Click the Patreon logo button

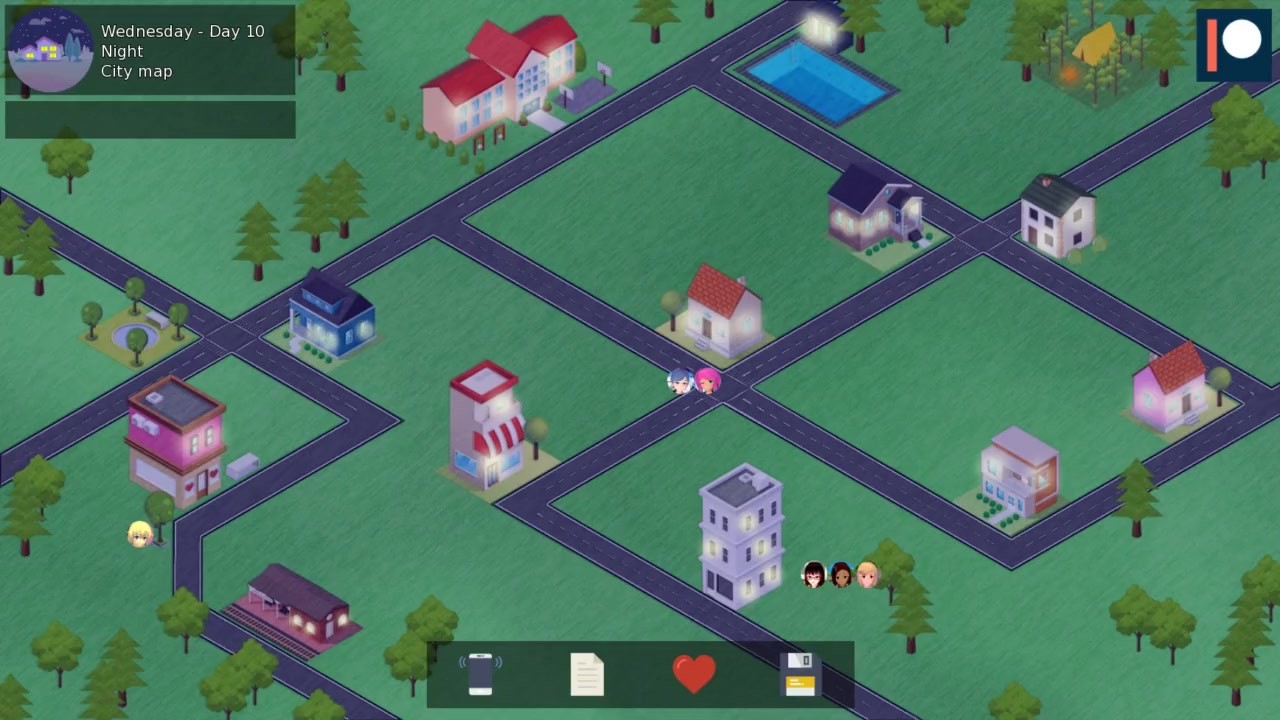(1233, 45)
